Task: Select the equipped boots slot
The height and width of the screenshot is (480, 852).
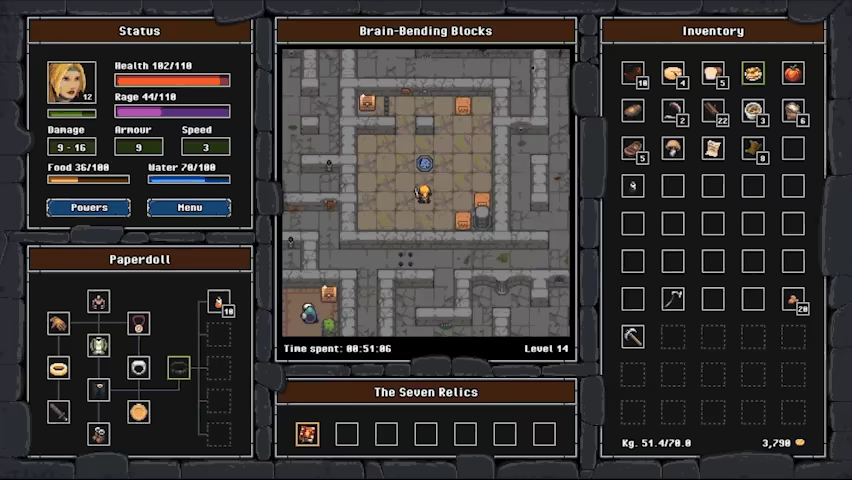Action: [x=98, y=433]
